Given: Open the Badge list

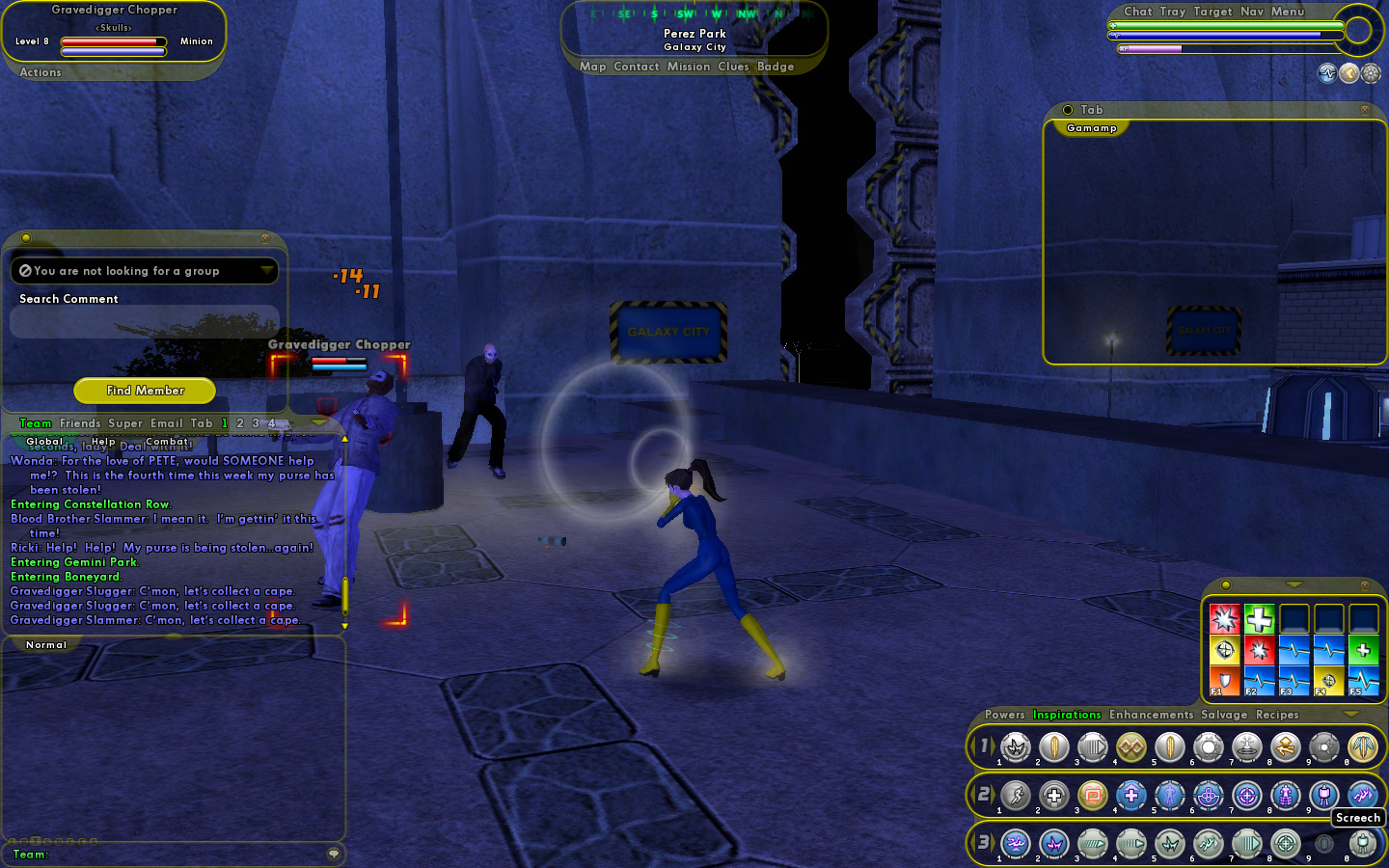Looking at the screenshot, I should click(776, 67).
